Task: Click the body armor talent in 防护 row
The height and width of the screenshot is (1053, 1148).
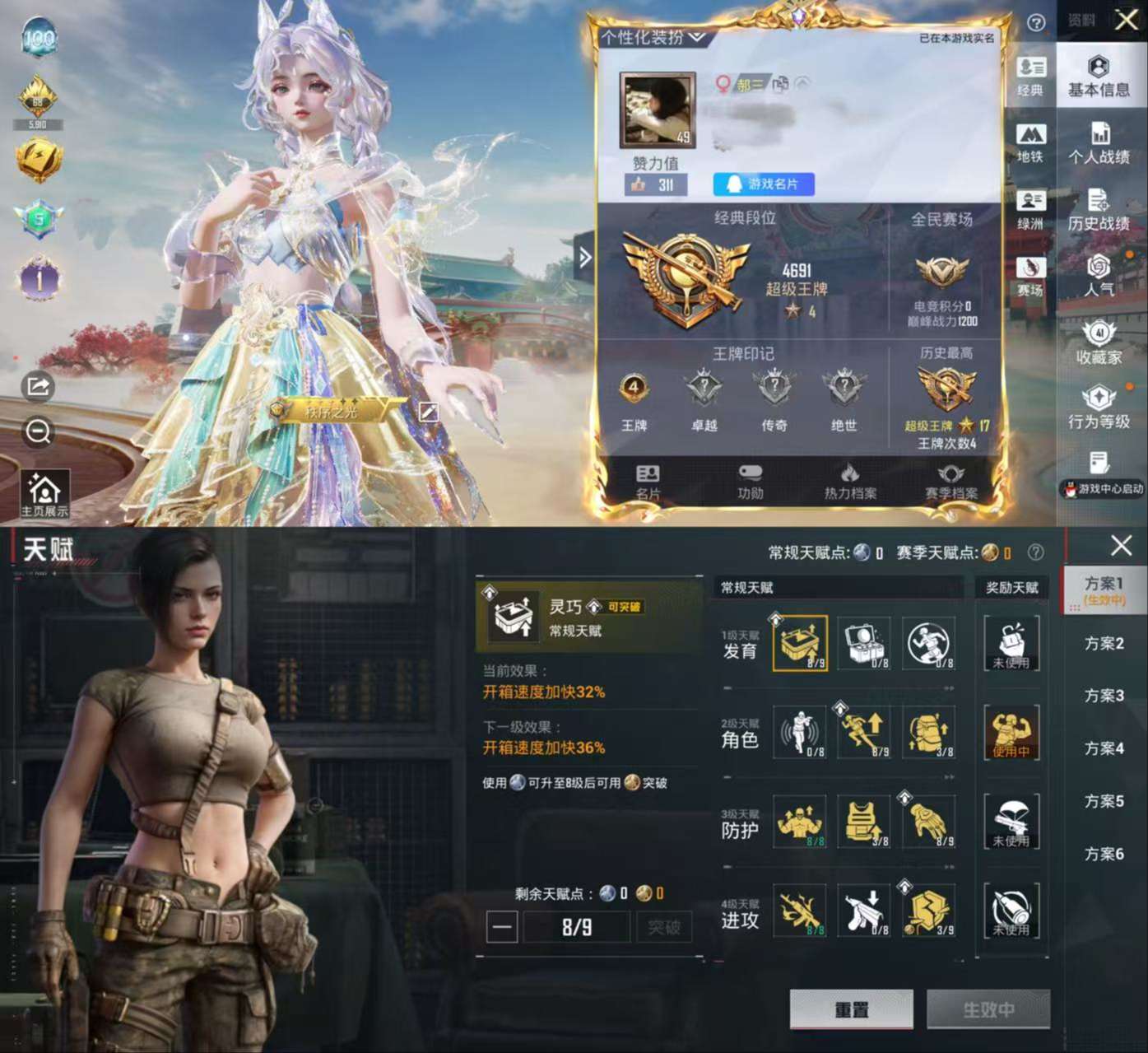Action: pyautogui.click(x=862, y=822)
